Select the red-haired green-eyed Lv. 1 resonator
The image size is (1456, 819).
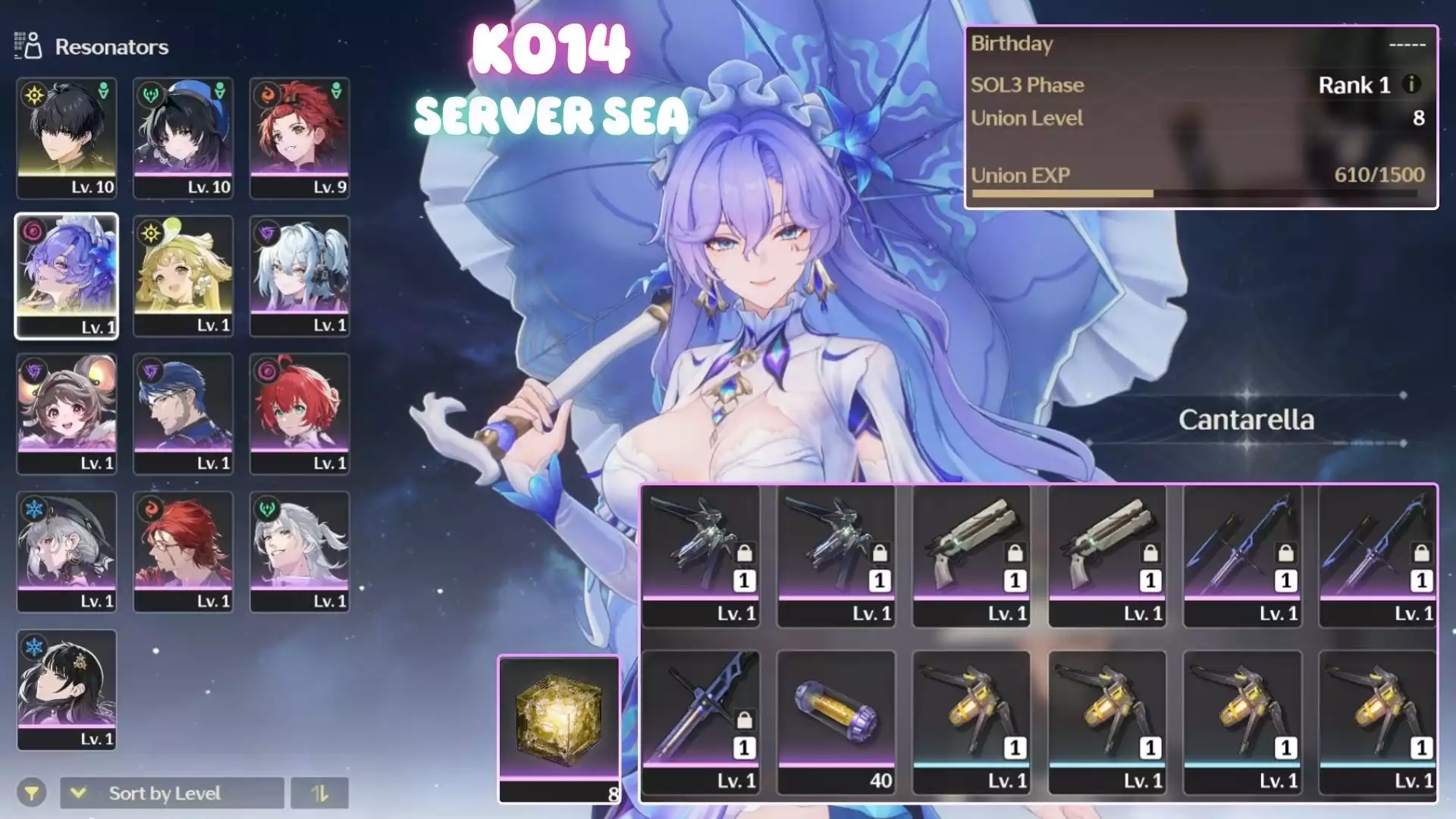[300, 413]
